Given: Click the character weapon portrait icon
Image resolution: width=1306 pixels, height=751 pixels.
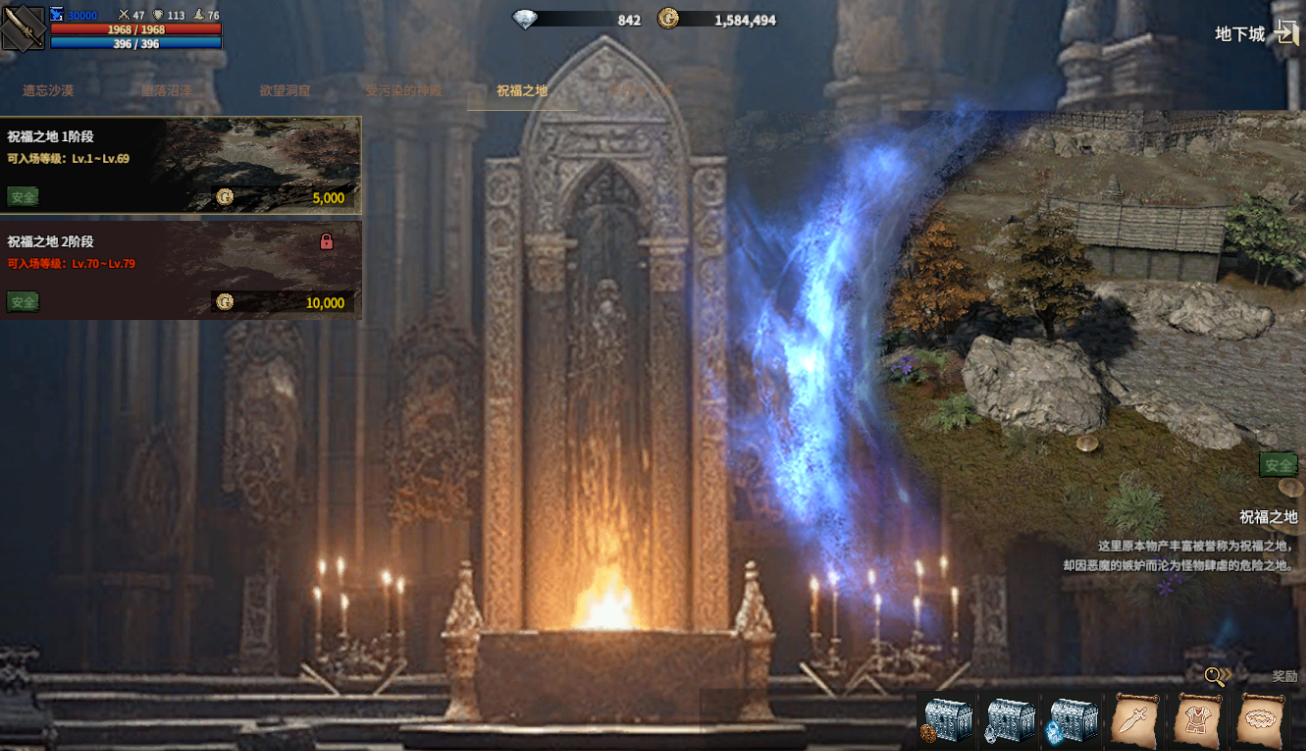Looking at the screenshot, I should pyautogui.click(x=23, y=27).
